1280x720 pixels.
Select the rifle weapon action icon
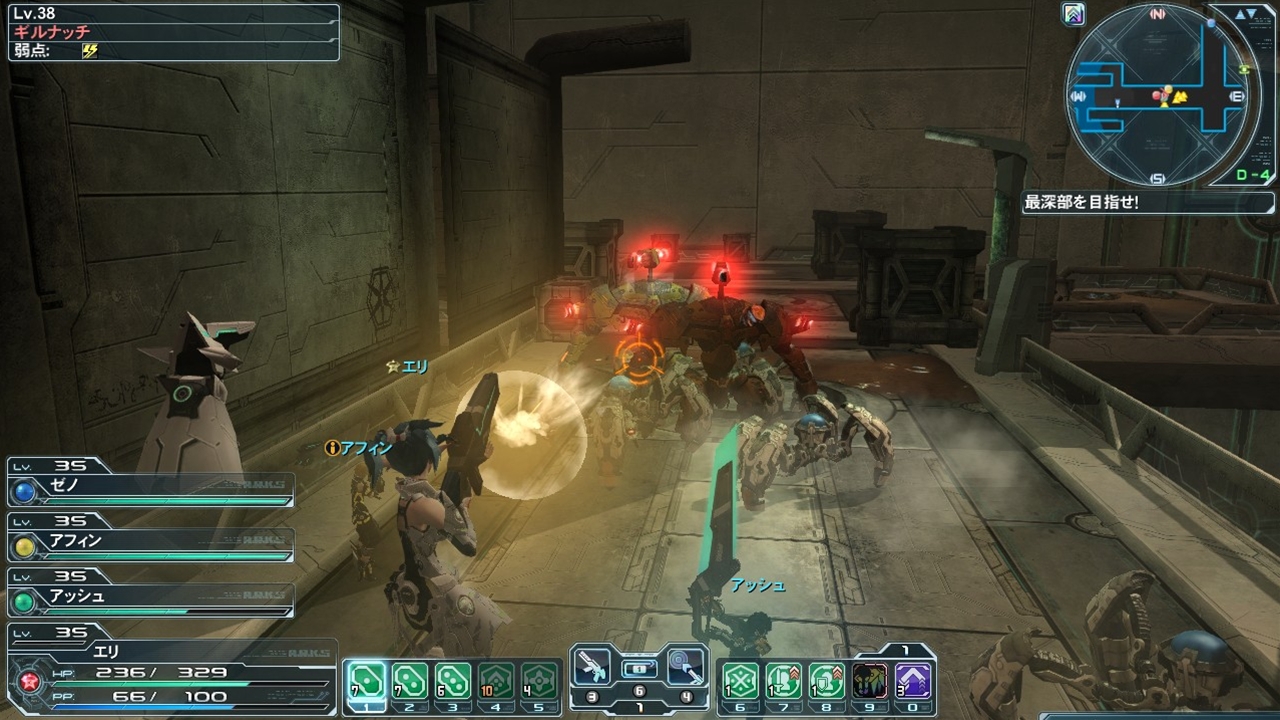click(x=592, y=665)
